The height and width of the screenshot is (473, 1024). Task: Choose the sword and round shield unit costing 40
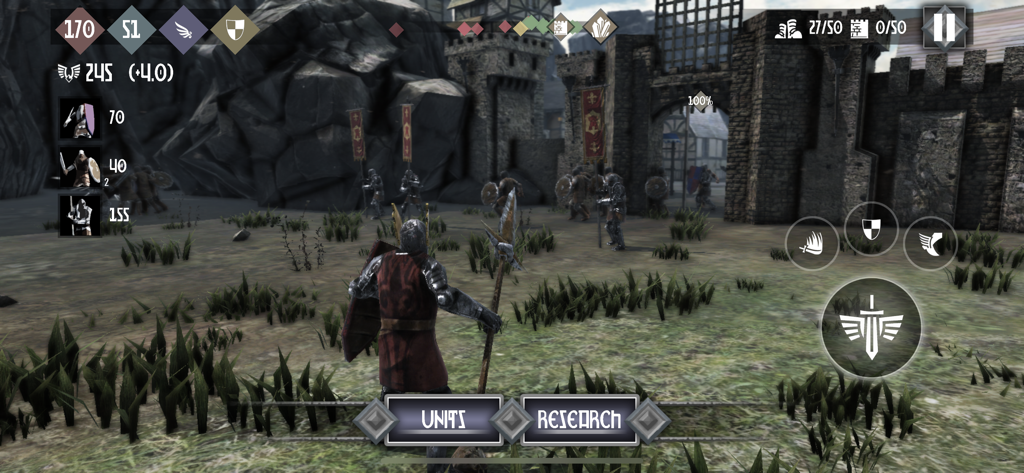78,167
